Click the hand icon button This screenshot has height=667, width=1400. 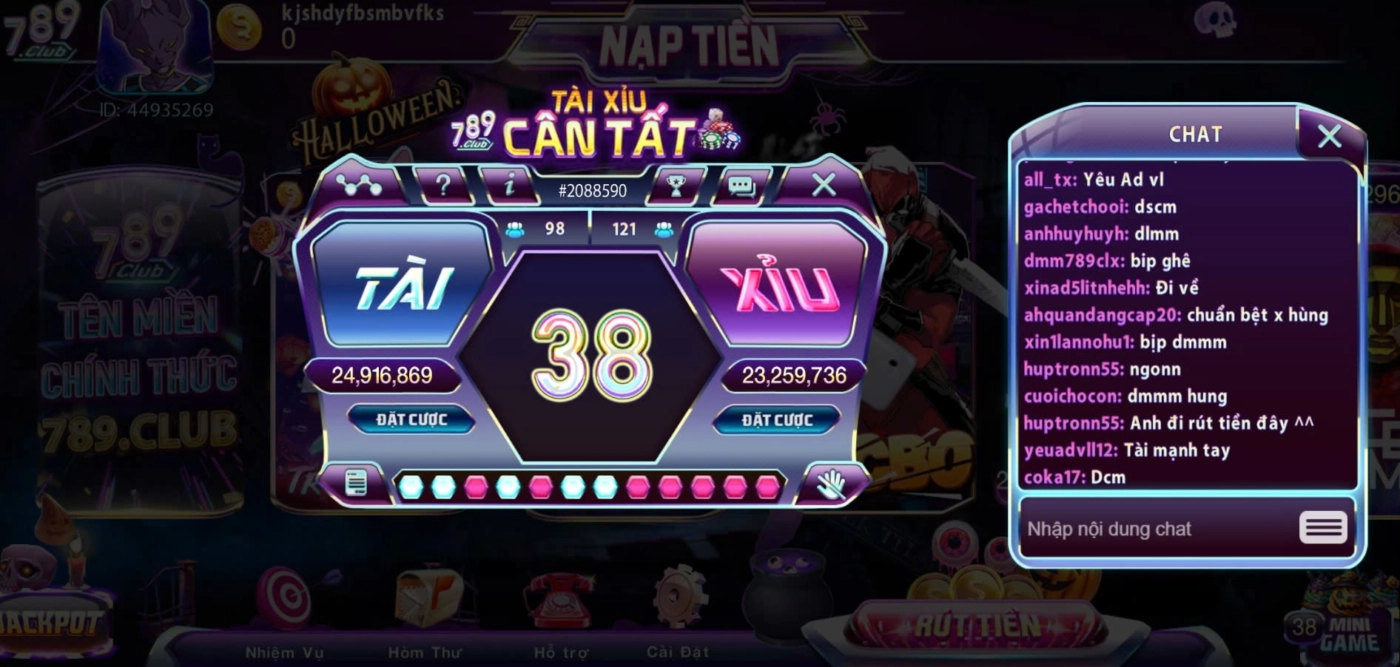click(831, 485)
